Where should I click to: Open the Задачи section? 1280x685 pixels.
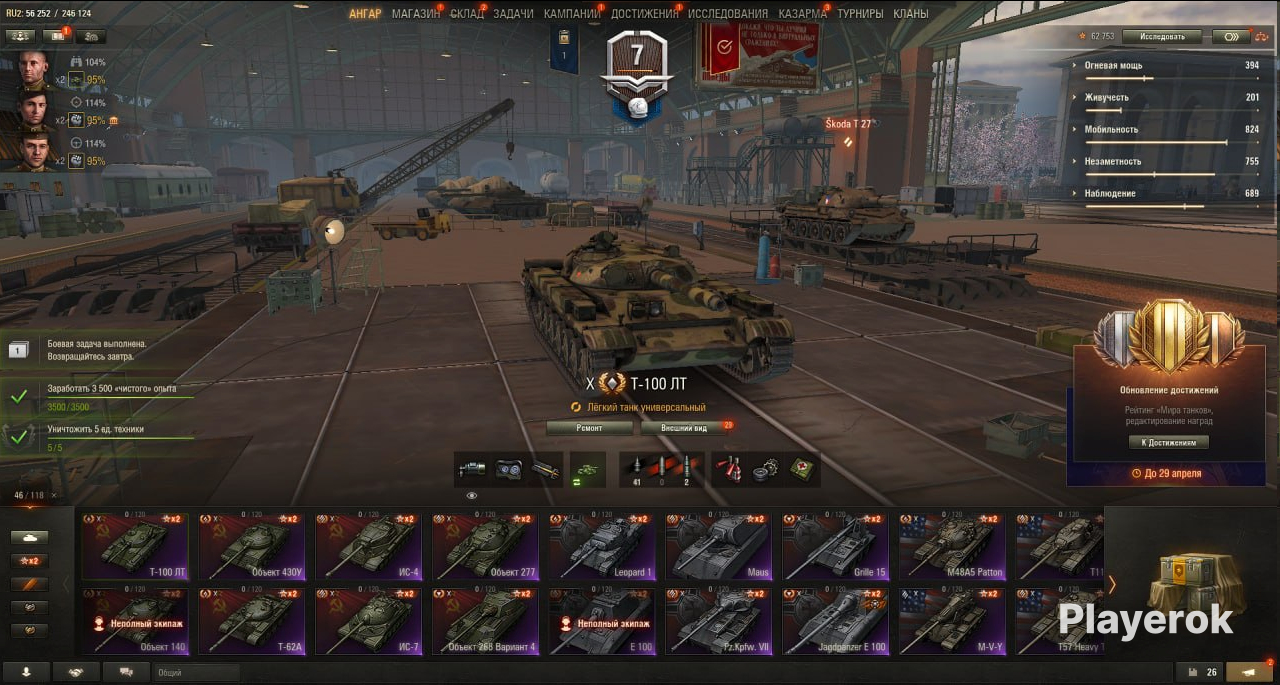click(513, 14)
